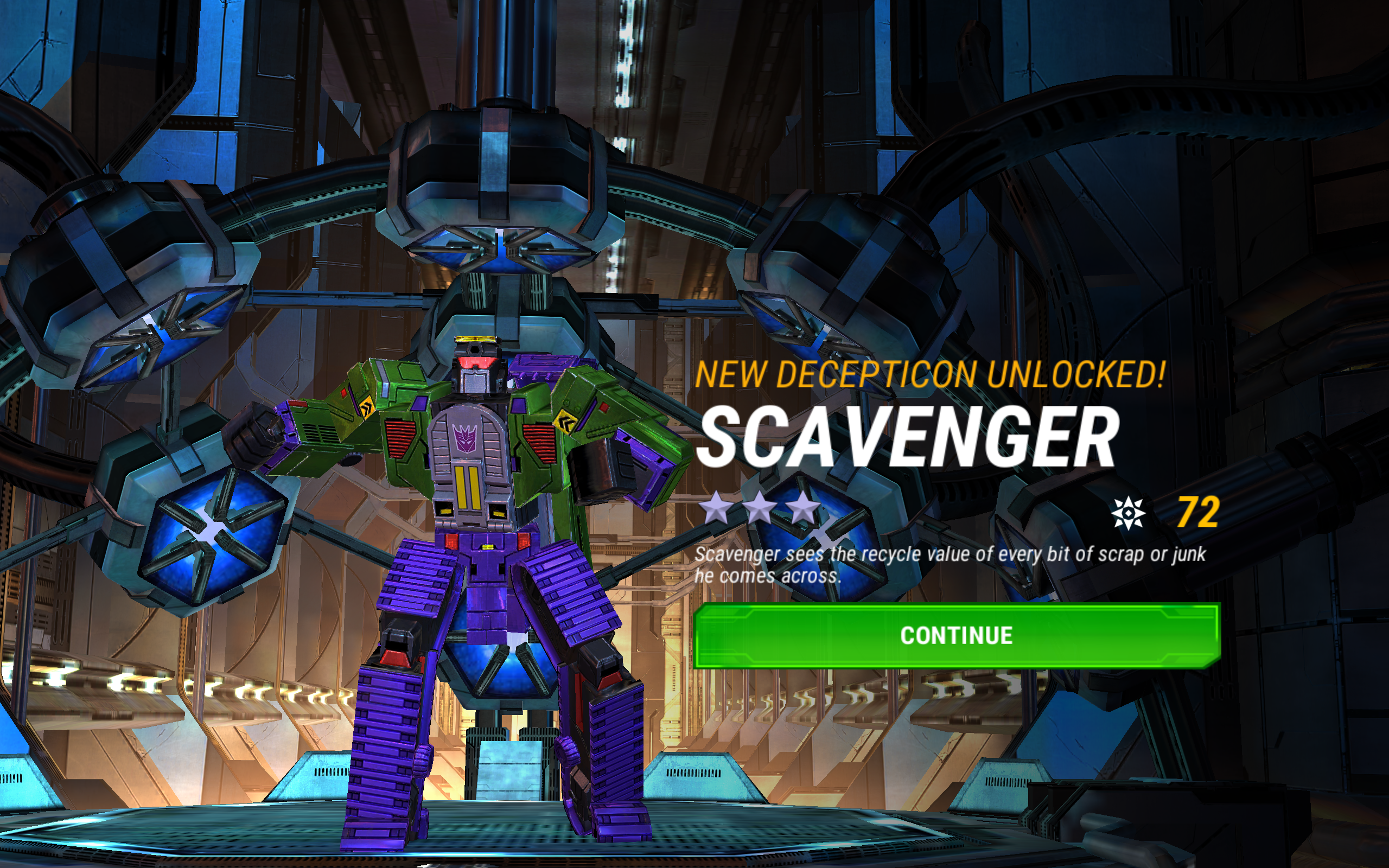Screen dimensions: 1389x868
Task: Continue past the Scavenger unlock screen
Action: (x=956, y=635)
